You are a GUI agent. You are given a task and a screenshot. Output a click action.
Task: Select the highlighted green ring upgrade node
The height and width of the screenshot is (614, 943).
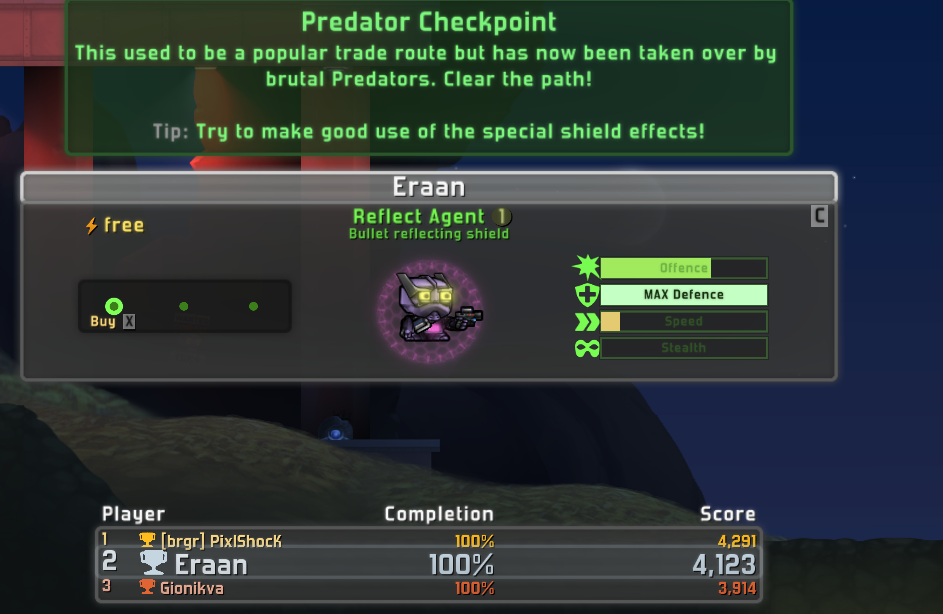pos(114,306)
